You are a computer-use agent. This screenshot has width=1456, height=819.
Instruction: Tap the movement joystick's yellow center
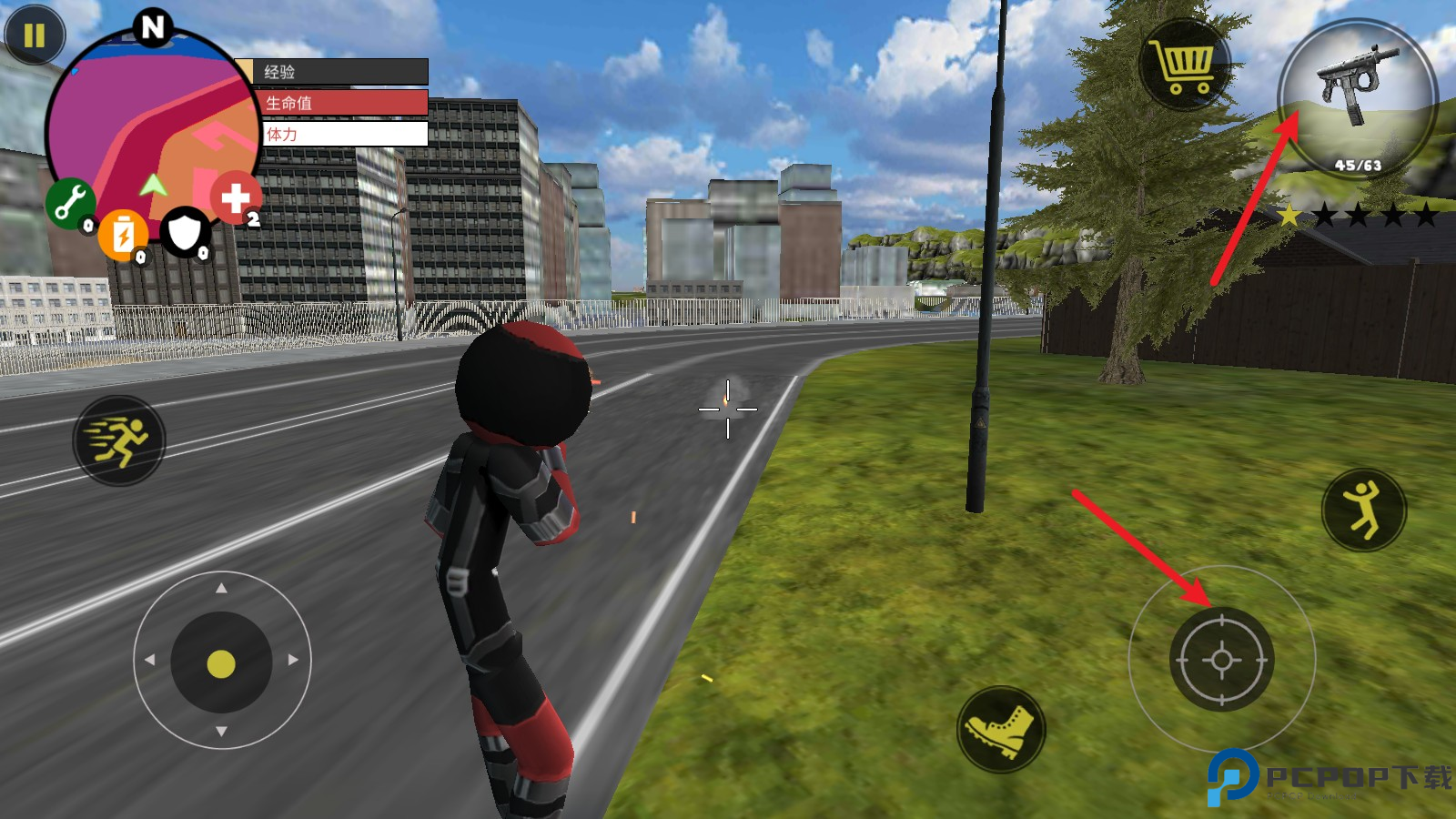pos(221,664)
